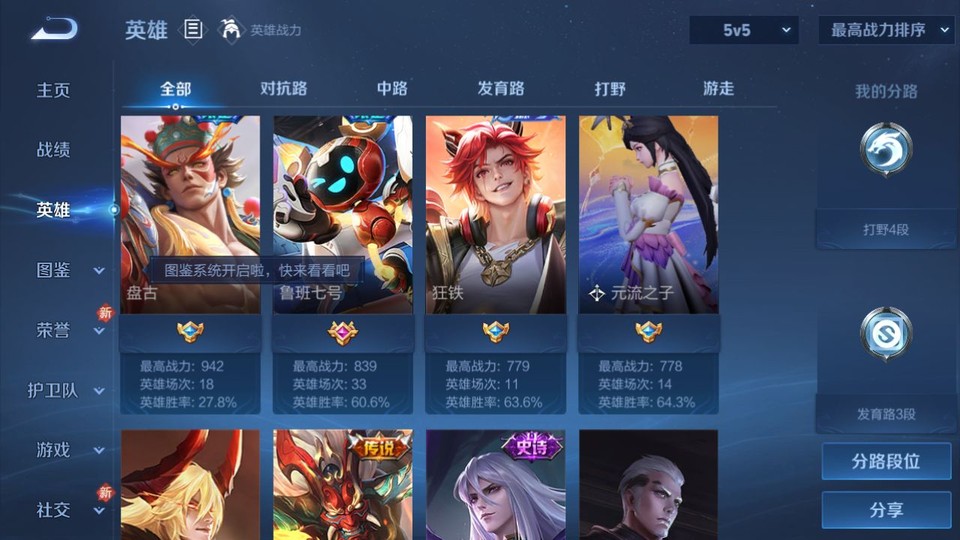
Task: Open the 主页 menu entry
Action: pos(54,90)
